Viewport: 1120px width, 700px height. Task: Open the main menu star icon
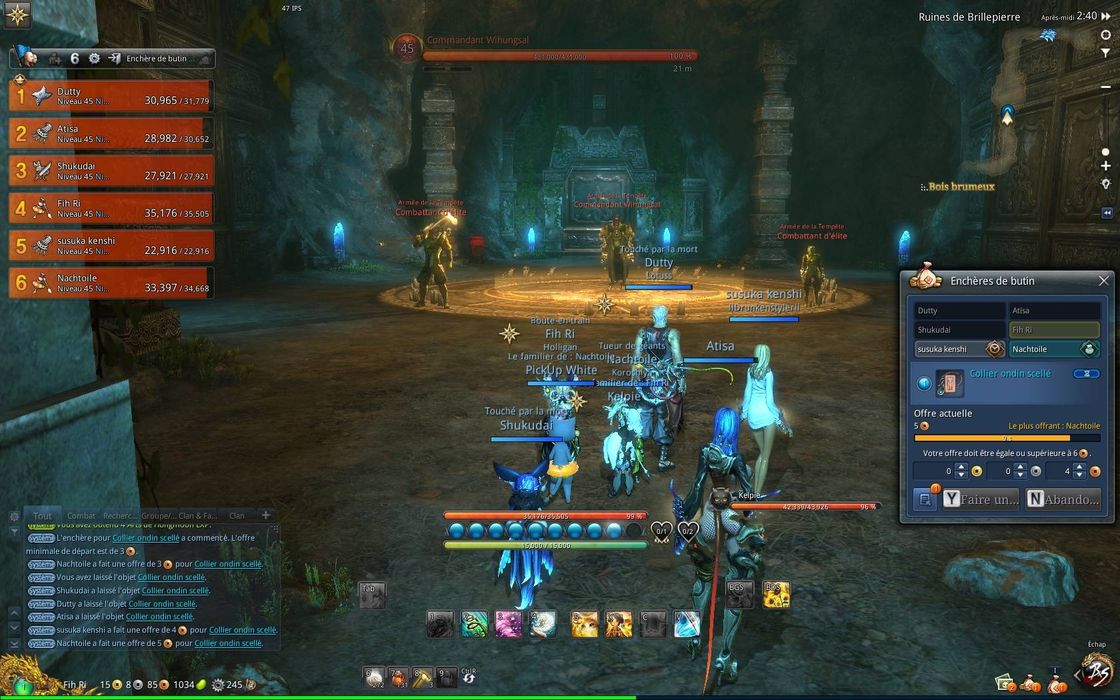pyautogui.click(x=17, y=15)
